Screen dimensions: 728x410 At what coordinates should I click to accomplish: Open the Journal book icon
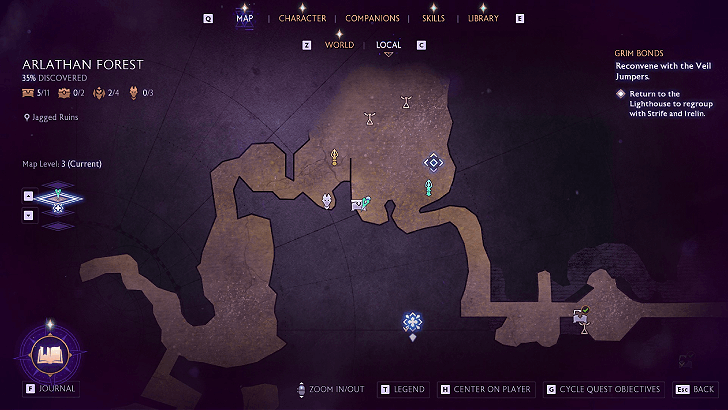(x=49, y=353)
